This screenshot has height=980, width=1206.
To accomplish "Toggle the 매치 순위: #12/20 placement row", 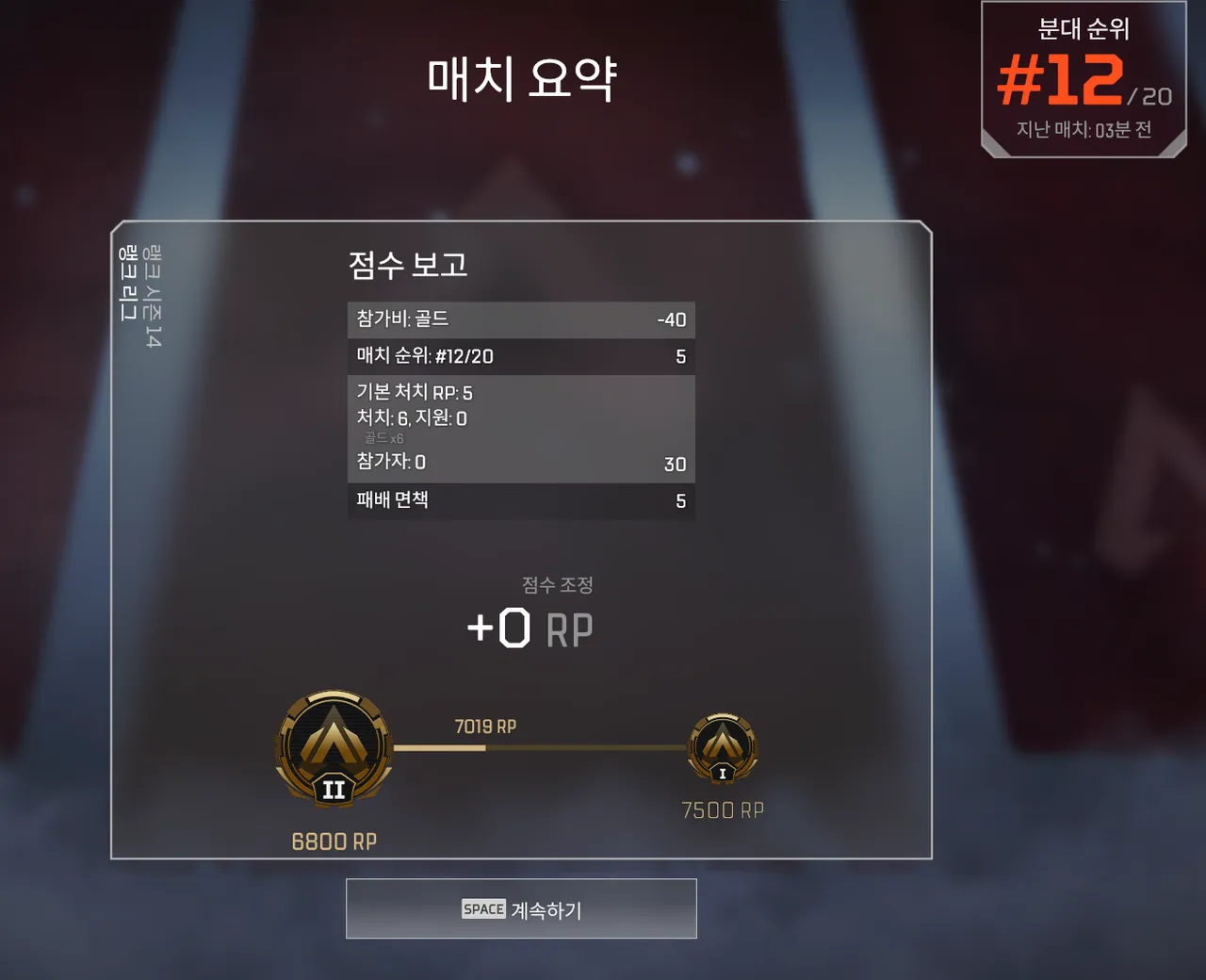I will pyautogui.click(x=521, y=356).
